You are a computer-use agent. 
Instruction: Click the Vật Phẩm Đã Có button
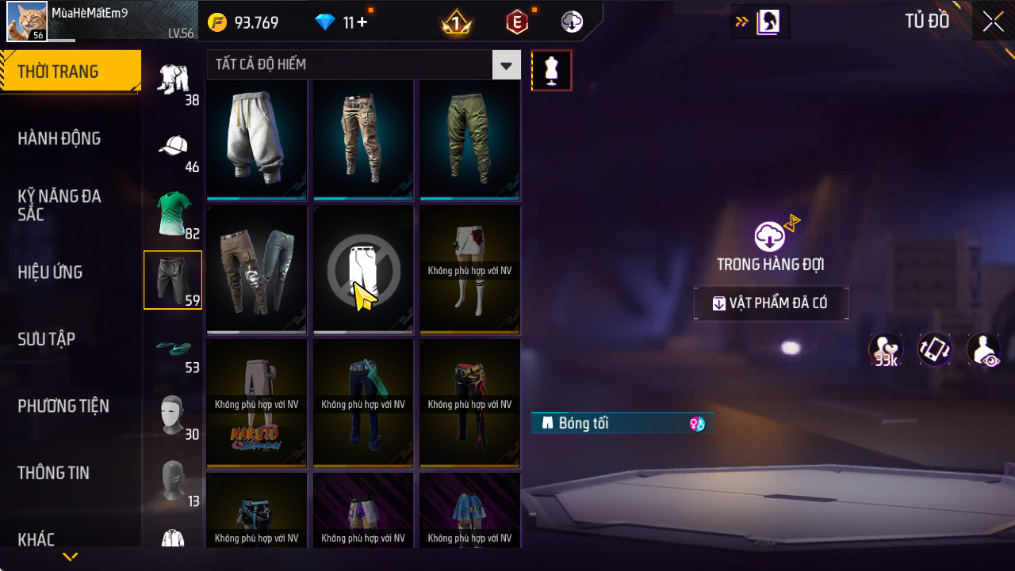771,304
